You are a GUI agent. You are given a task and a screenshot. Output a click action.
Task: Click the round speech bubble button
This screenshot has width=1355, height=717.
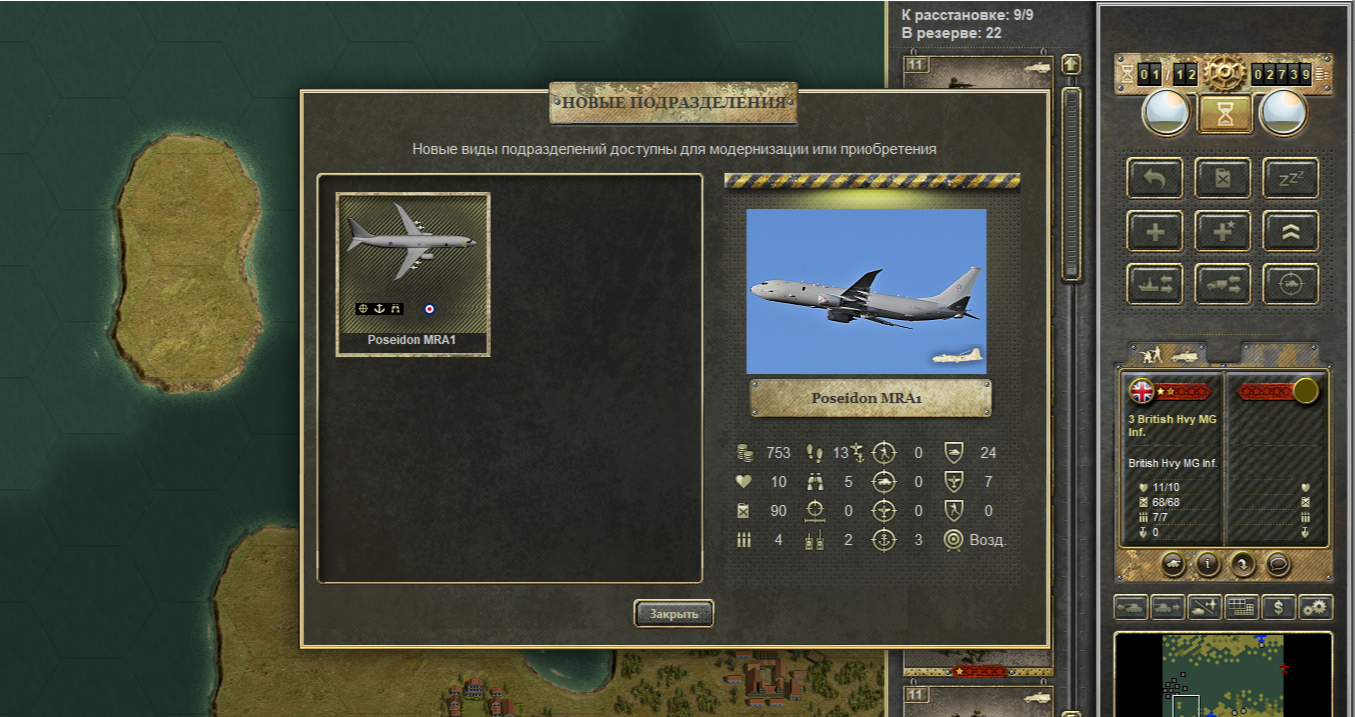pyautogui.click(x=1276, y=564)
